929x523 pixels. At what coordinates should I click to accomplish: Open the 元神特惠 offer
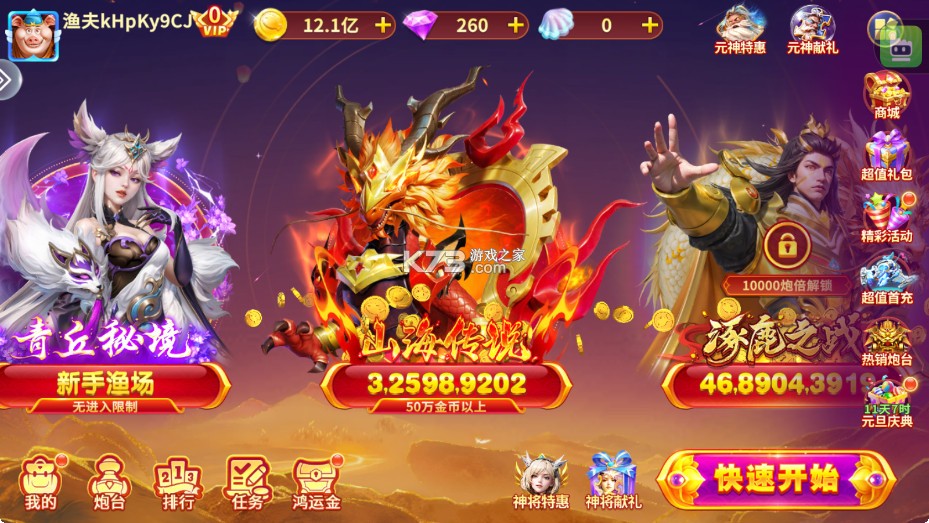[x=740, y=29]
